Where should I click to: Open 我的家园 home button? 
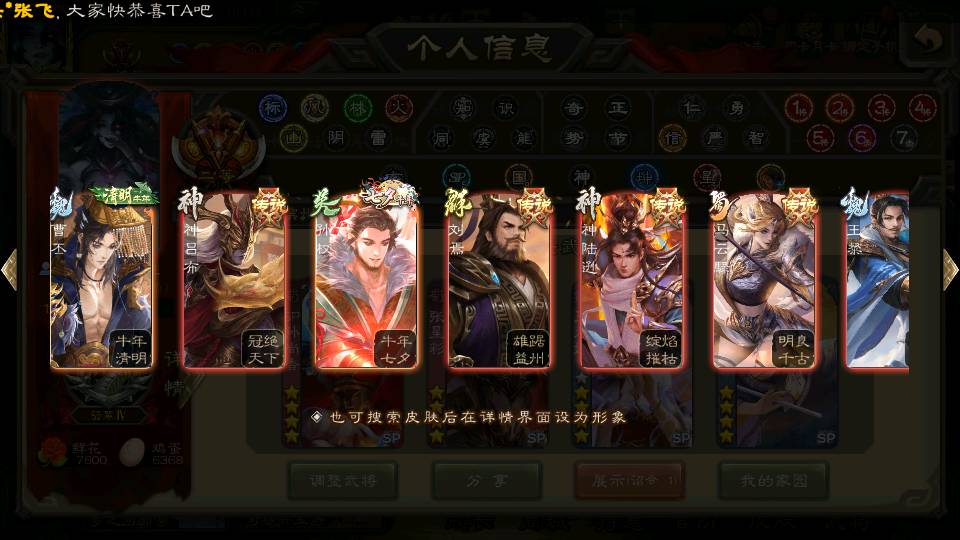[773, 480]
